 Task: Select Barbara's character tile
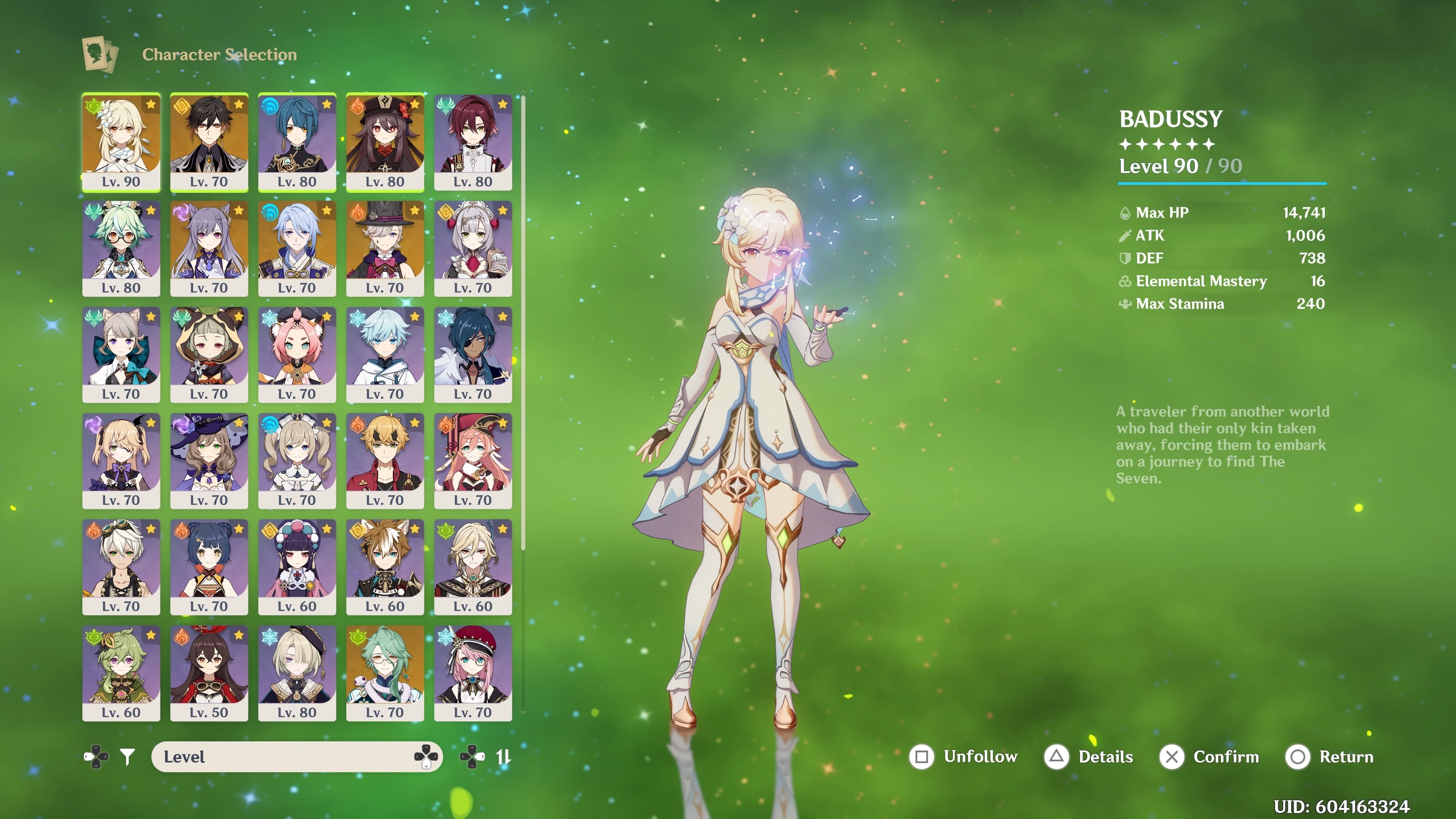coord(297,460)
